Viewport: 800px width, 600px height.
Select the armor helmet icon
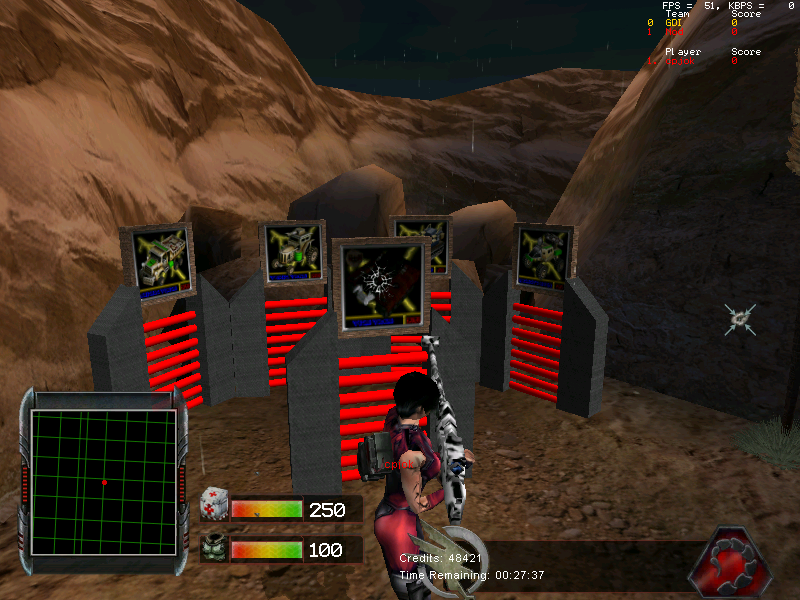point(213,550)
